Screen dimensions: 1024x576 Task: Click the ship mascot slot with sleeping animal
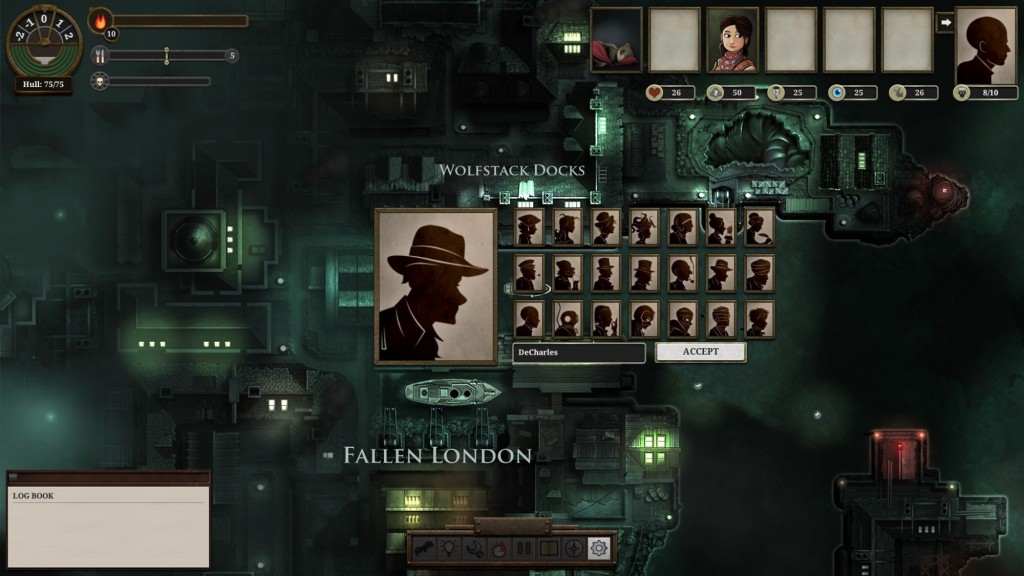[x=616, y=40]
